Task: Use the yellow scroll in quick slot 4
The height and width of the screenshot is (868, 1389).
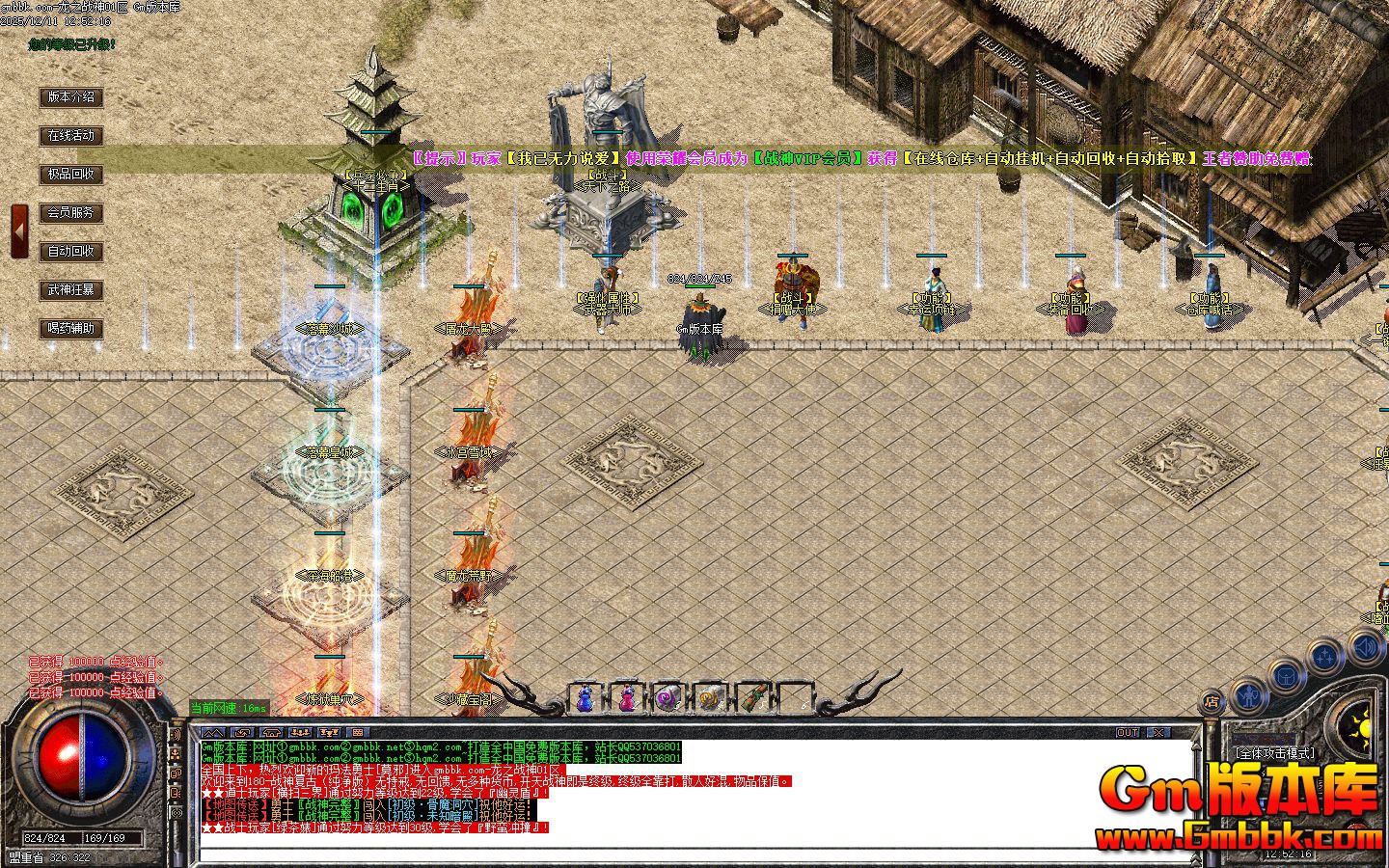Action: click(710, 695)
